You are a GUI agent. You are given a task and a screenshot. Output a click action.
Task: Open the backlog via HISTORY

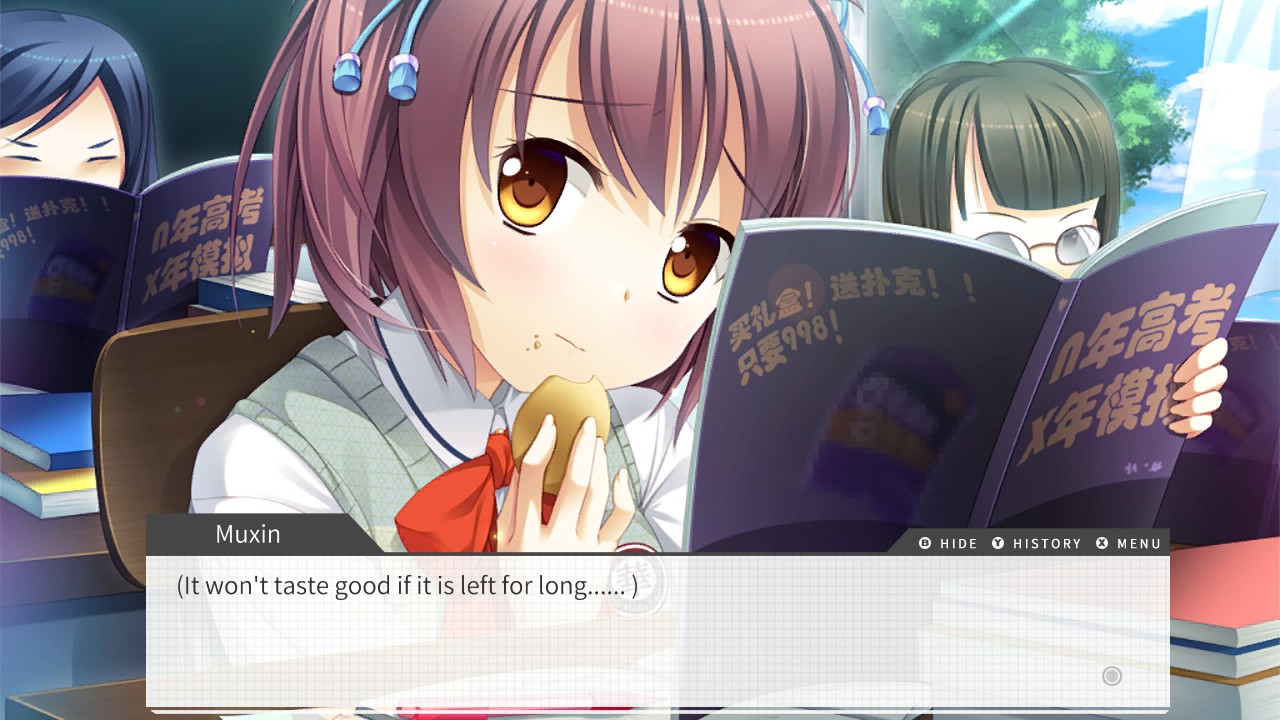[1046, 543]
